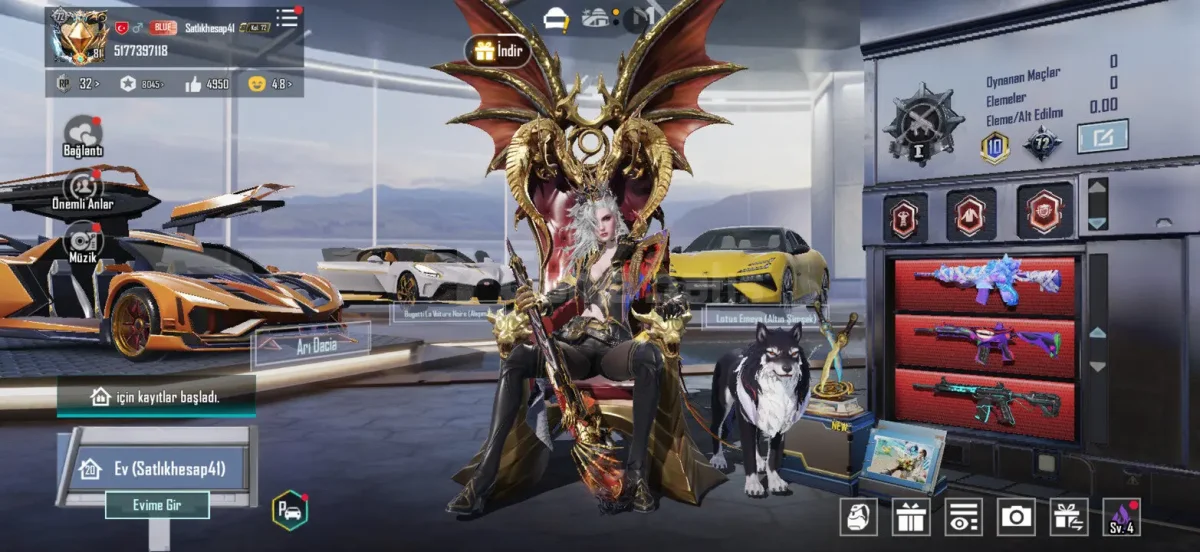This screenshot has width=1200, height=552.
Task: Tap the İndir gift button
Action: click(497, 51)
